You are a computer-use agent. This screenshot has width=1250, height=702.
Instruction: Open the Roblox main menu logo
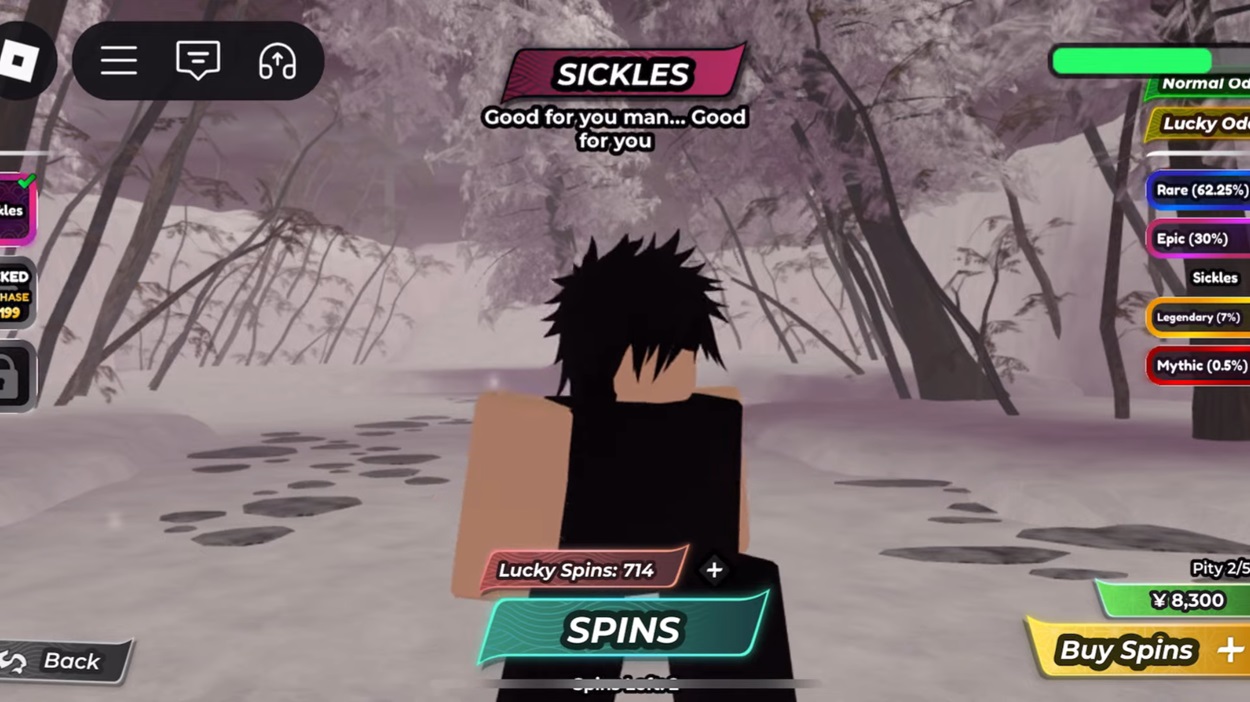[20, 62]
